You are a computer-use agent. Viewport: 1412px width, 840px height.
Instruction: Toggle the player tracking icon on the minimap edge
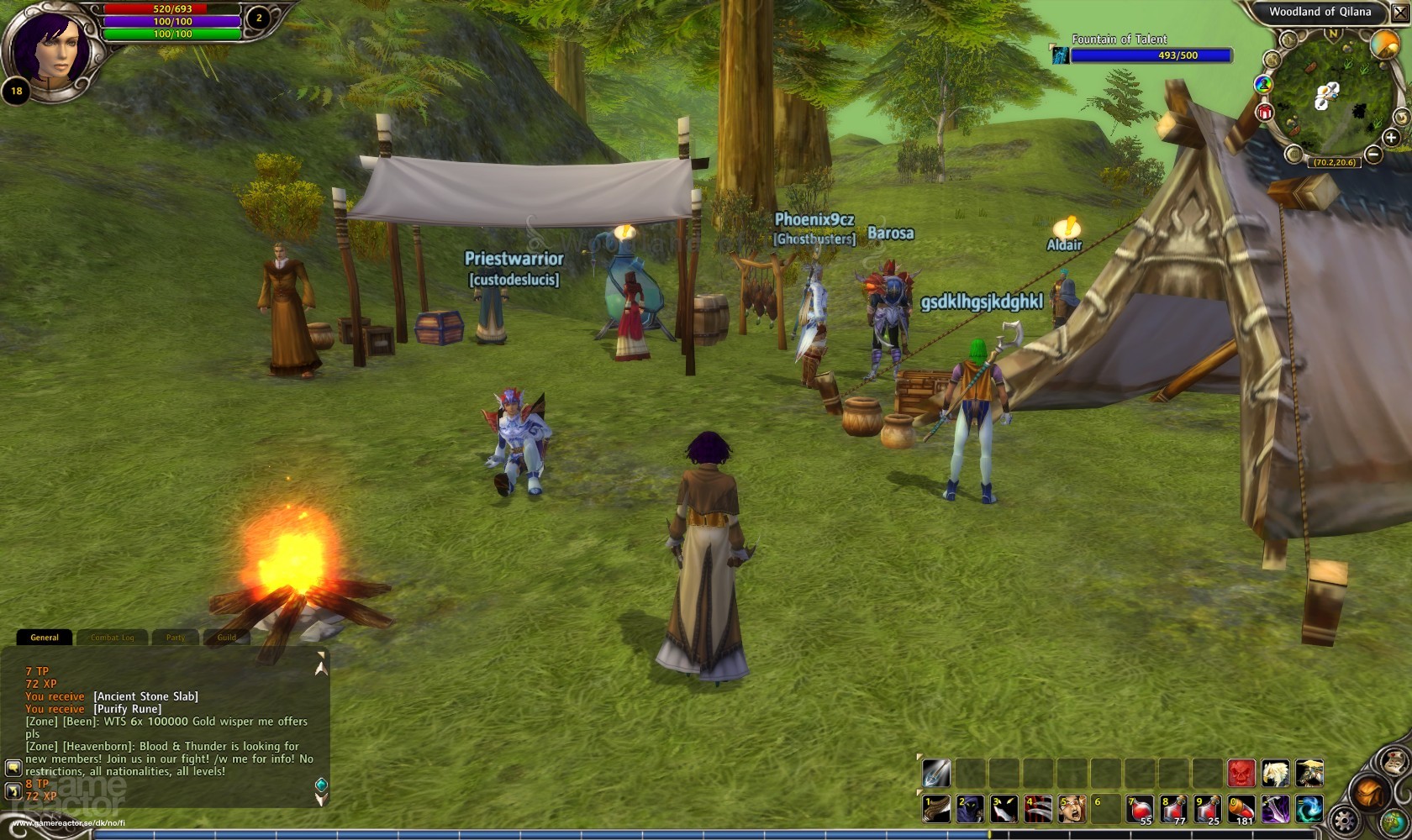(1262, 85)
